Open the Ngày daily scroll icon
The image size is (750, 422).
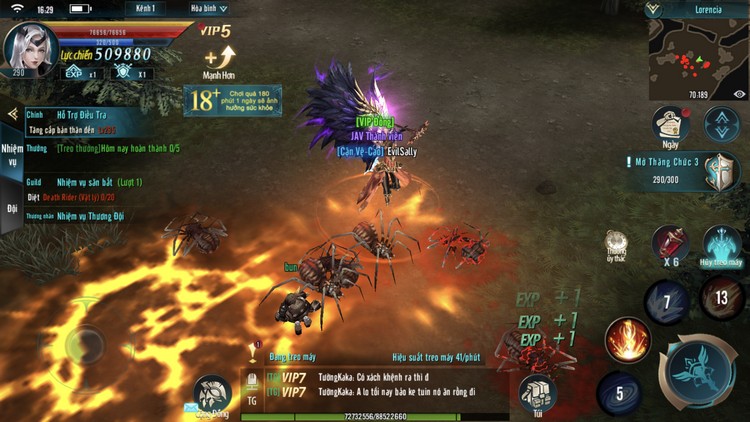tap(671, 126)
